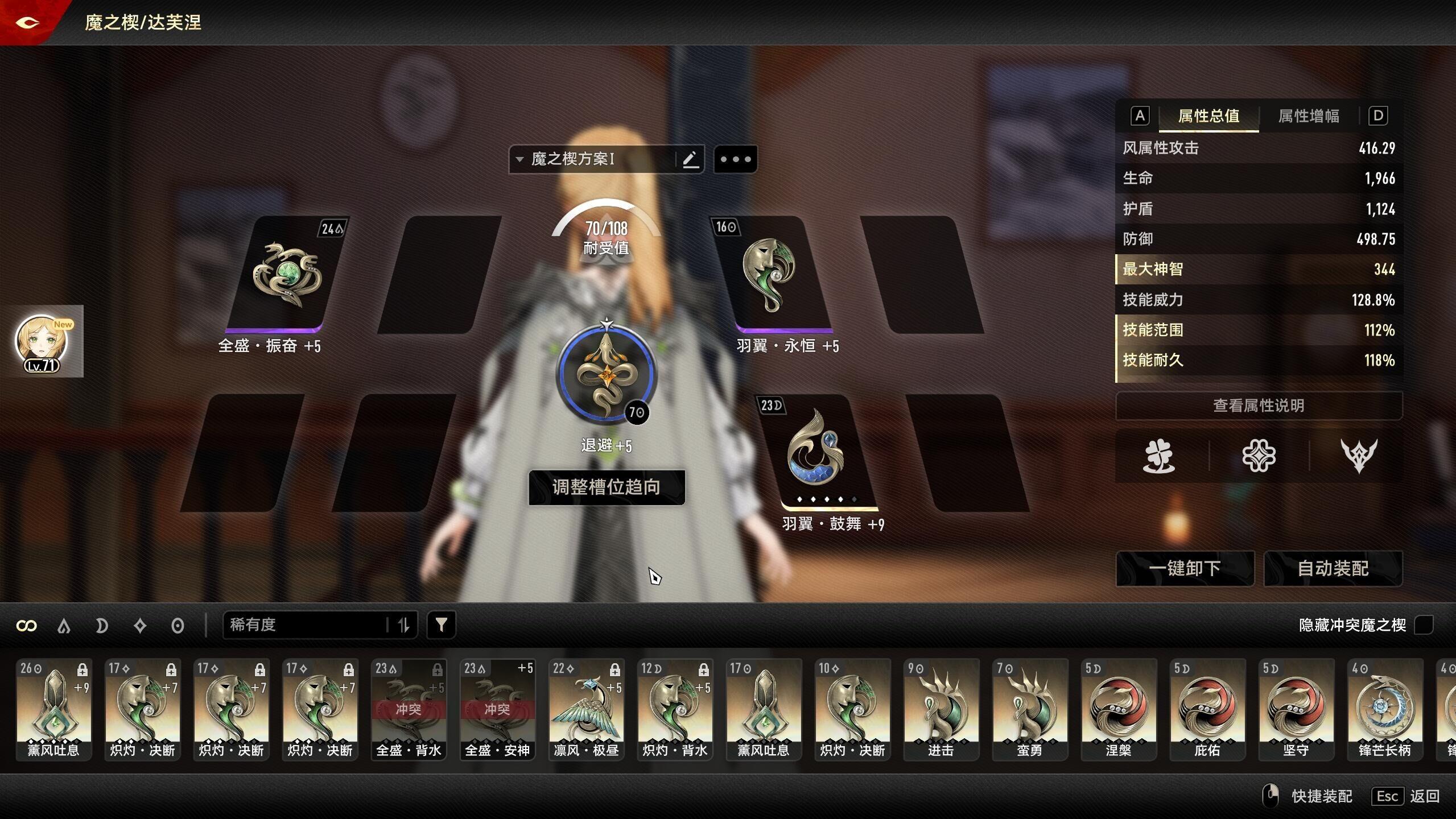This screenshot has width=1456, height=819.
Task: Activate 自动装配 auto equip
Action: pos(1333,568)
